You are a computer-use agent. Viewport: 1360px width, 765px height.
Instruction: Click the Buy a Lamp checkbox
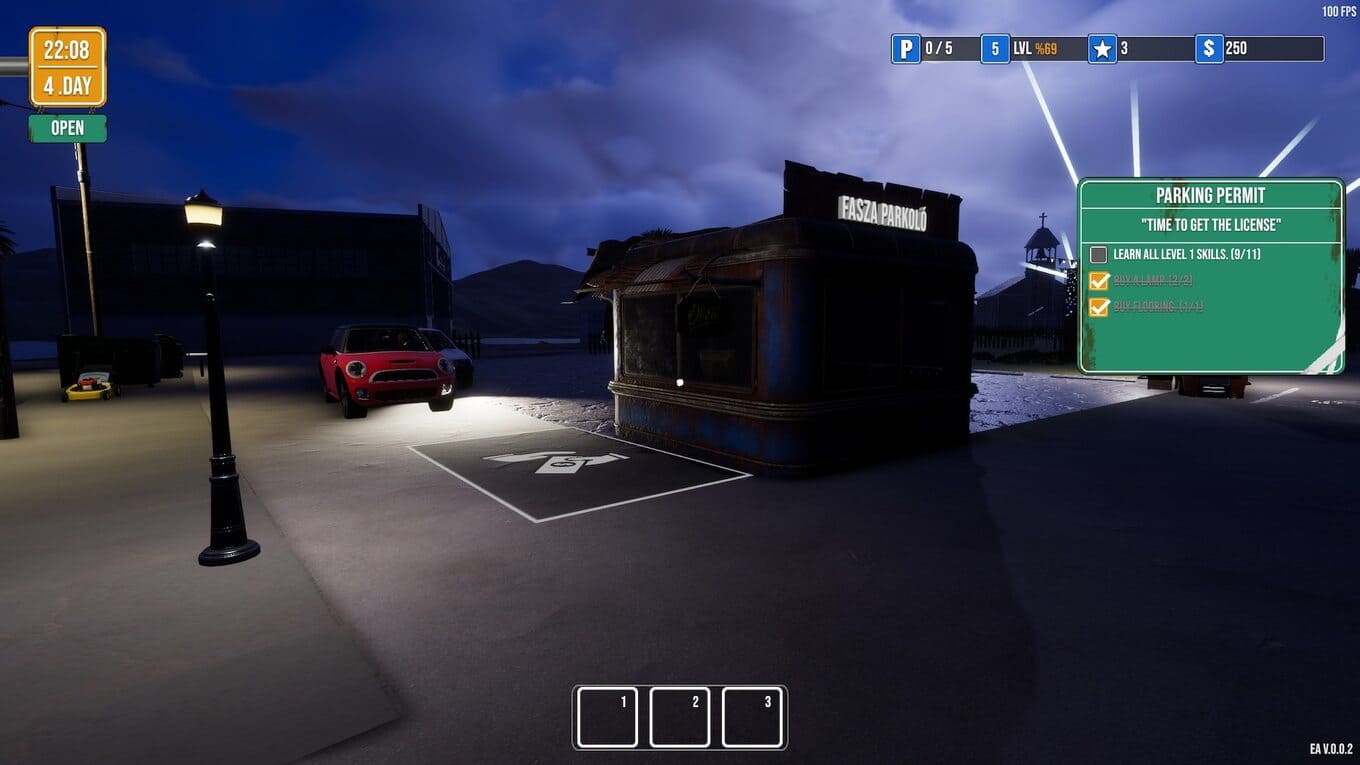tap(1099, 281)
